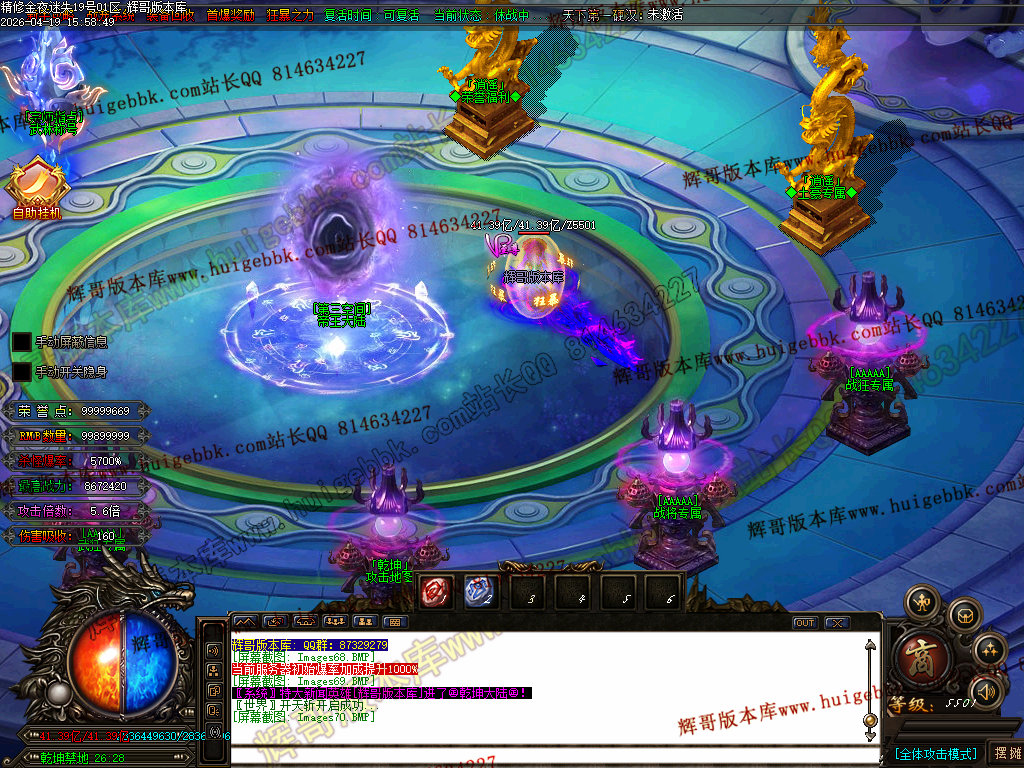The width and height of the screenshot is (1024, 768).
Task: Click the round sparkle stars icon
Action: pos(989,650)
